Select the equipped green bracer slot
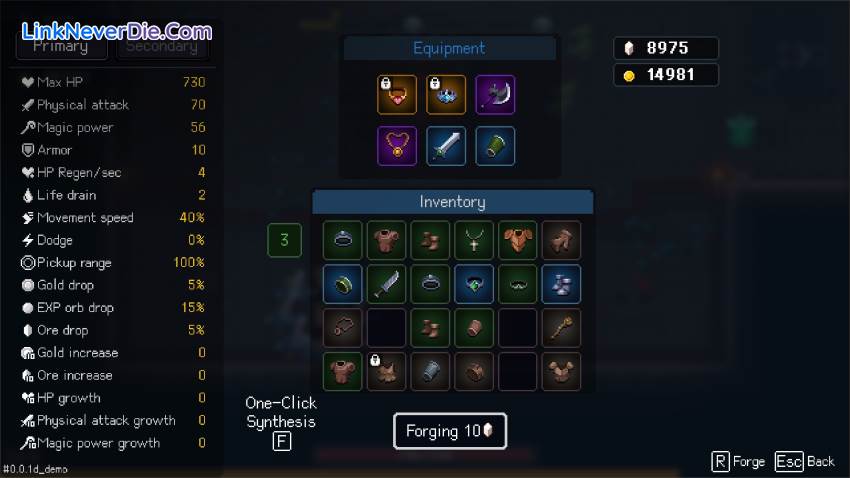The height and width of the screenshot is (478, 850). point(495,146)
